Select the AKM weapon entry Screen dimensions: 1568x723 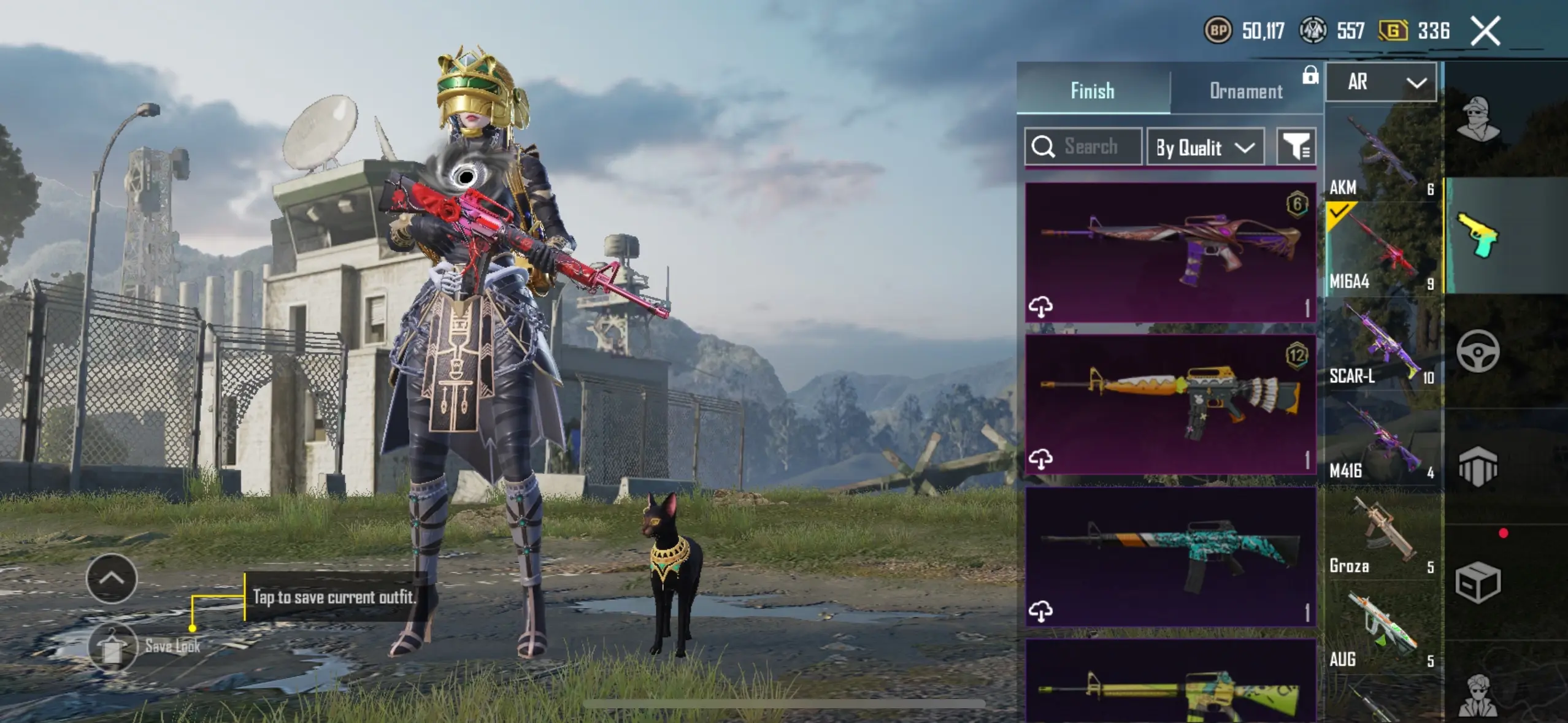1382,153
